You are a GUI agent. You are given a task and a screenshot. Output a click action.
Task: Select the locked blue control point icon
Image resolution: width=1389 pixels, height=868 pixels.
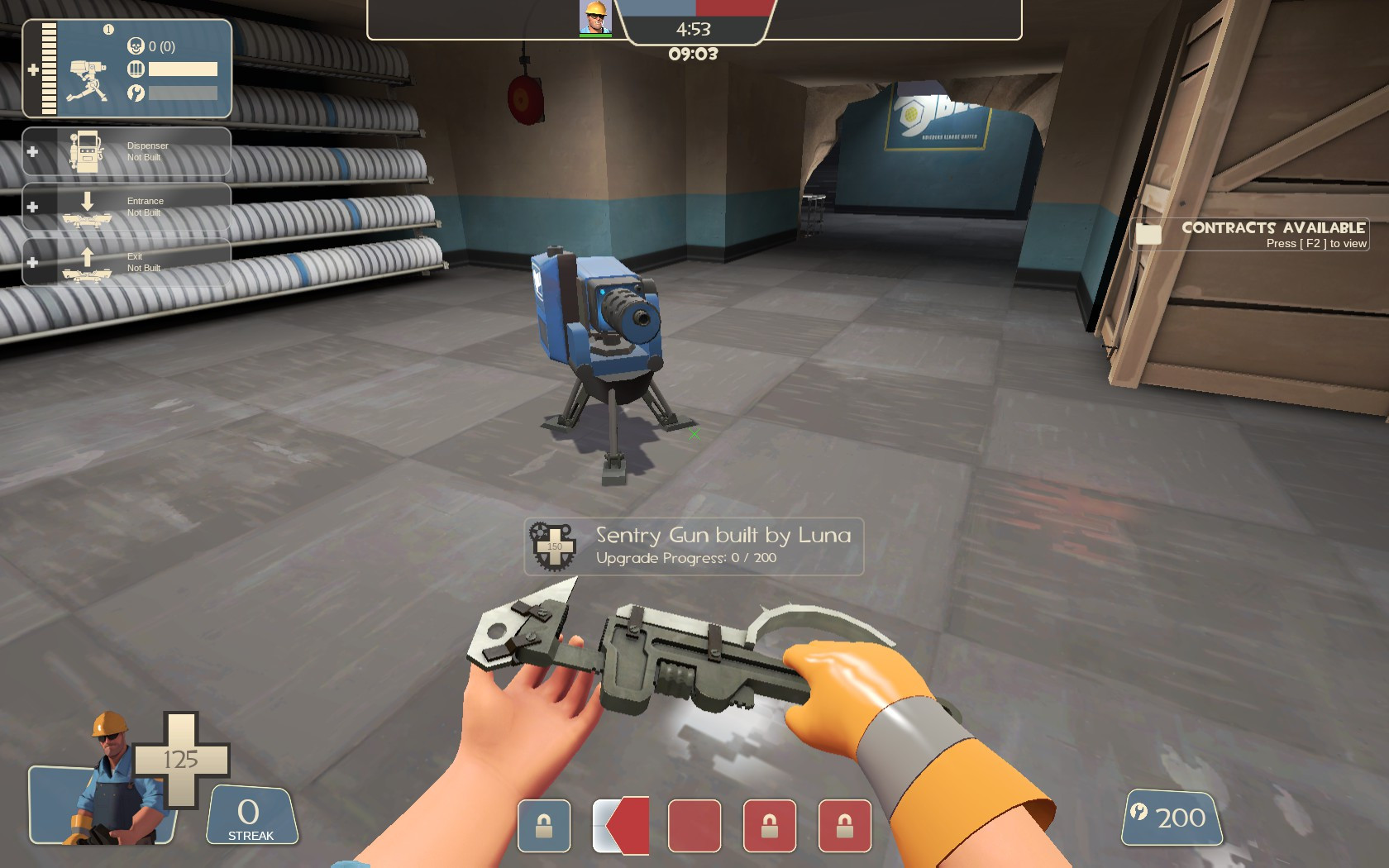tap(543, 827)
